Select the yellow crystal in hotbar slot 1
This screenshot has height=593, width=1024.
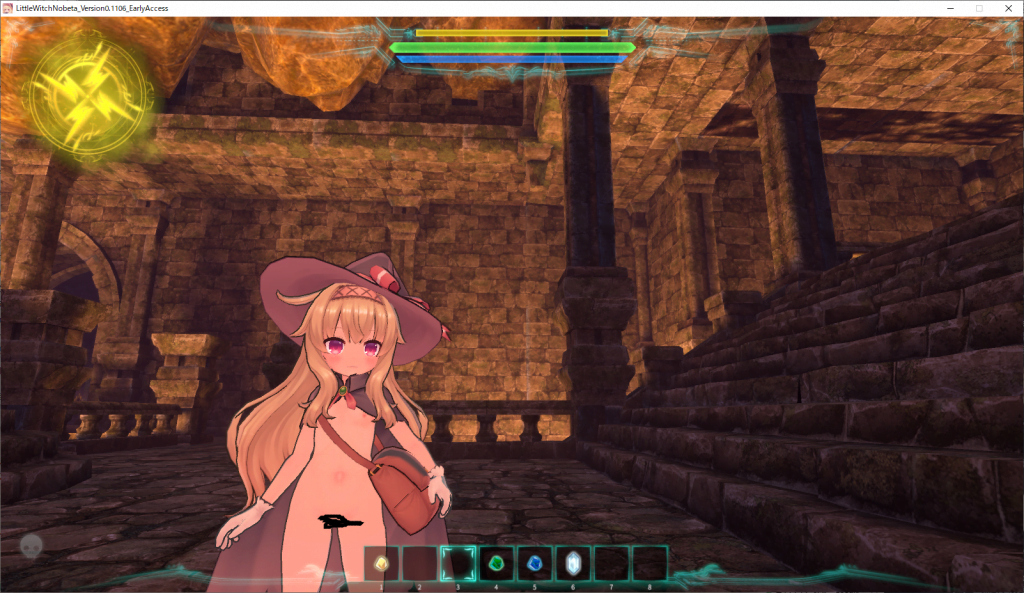pyautogui.click(x=381, y=563)
